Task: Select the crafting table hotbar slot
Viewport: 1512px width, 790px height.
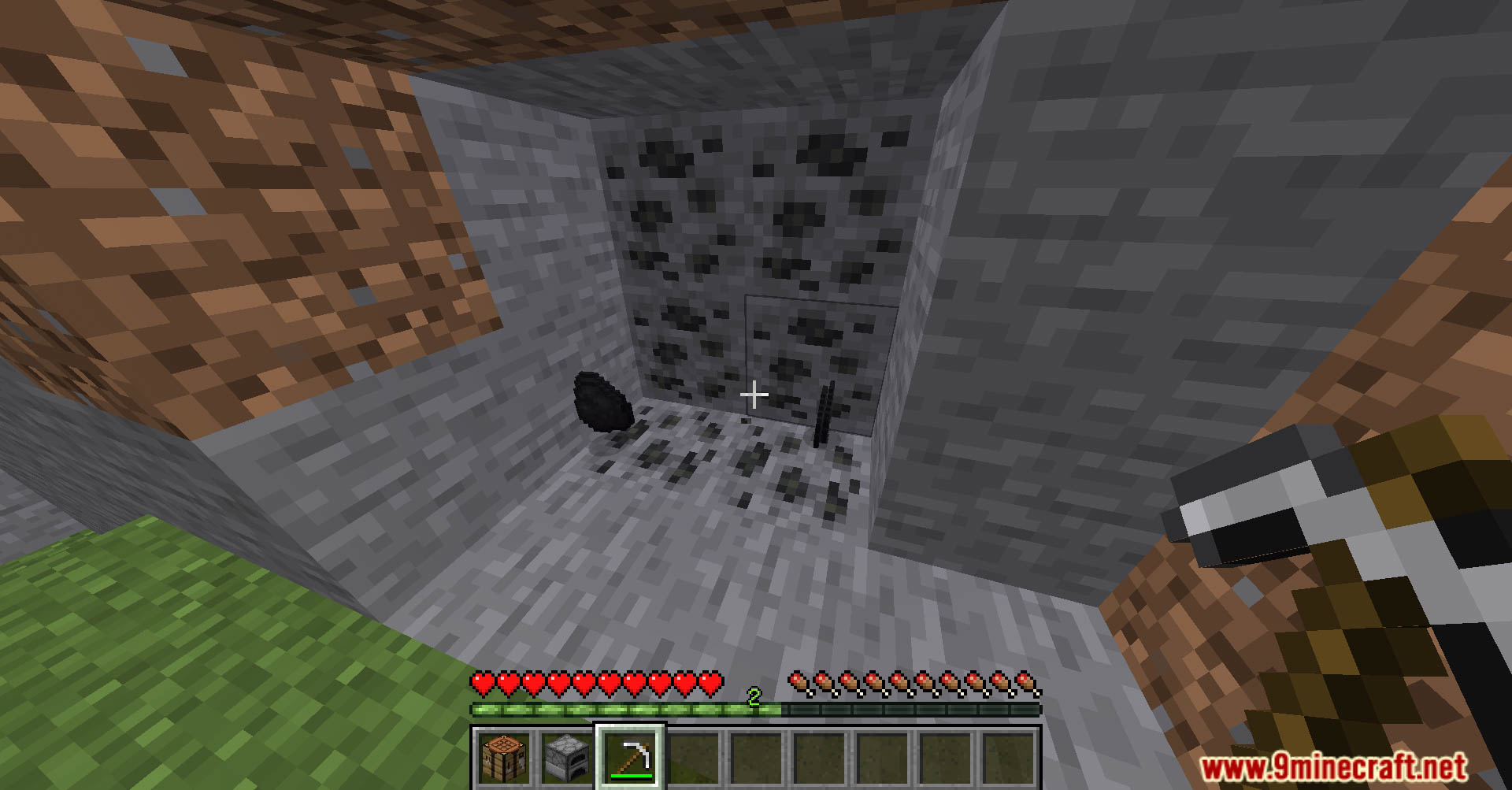Action: point(504,758)
